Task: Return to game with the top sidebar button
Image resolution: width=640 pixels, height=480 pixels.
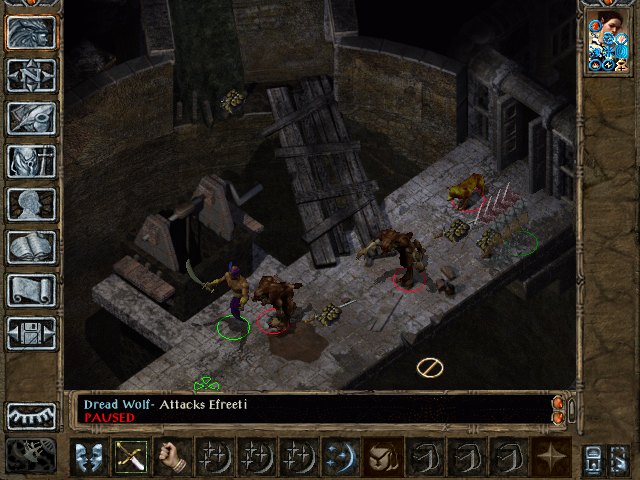Action: click(x=31, y=32)
